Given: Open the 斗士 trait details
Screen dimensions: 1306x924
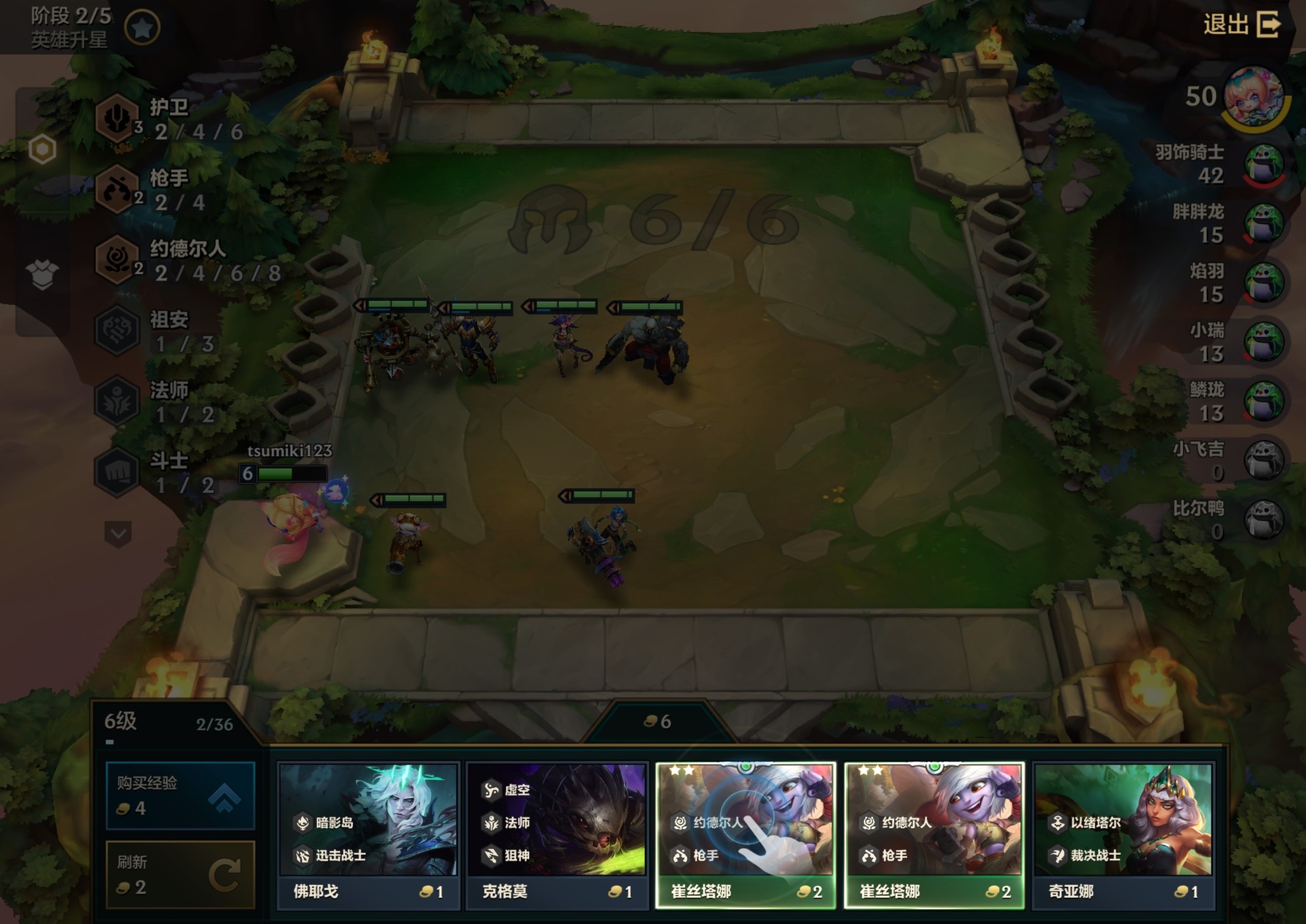Looking at the screenshot, I should point(118,471).
